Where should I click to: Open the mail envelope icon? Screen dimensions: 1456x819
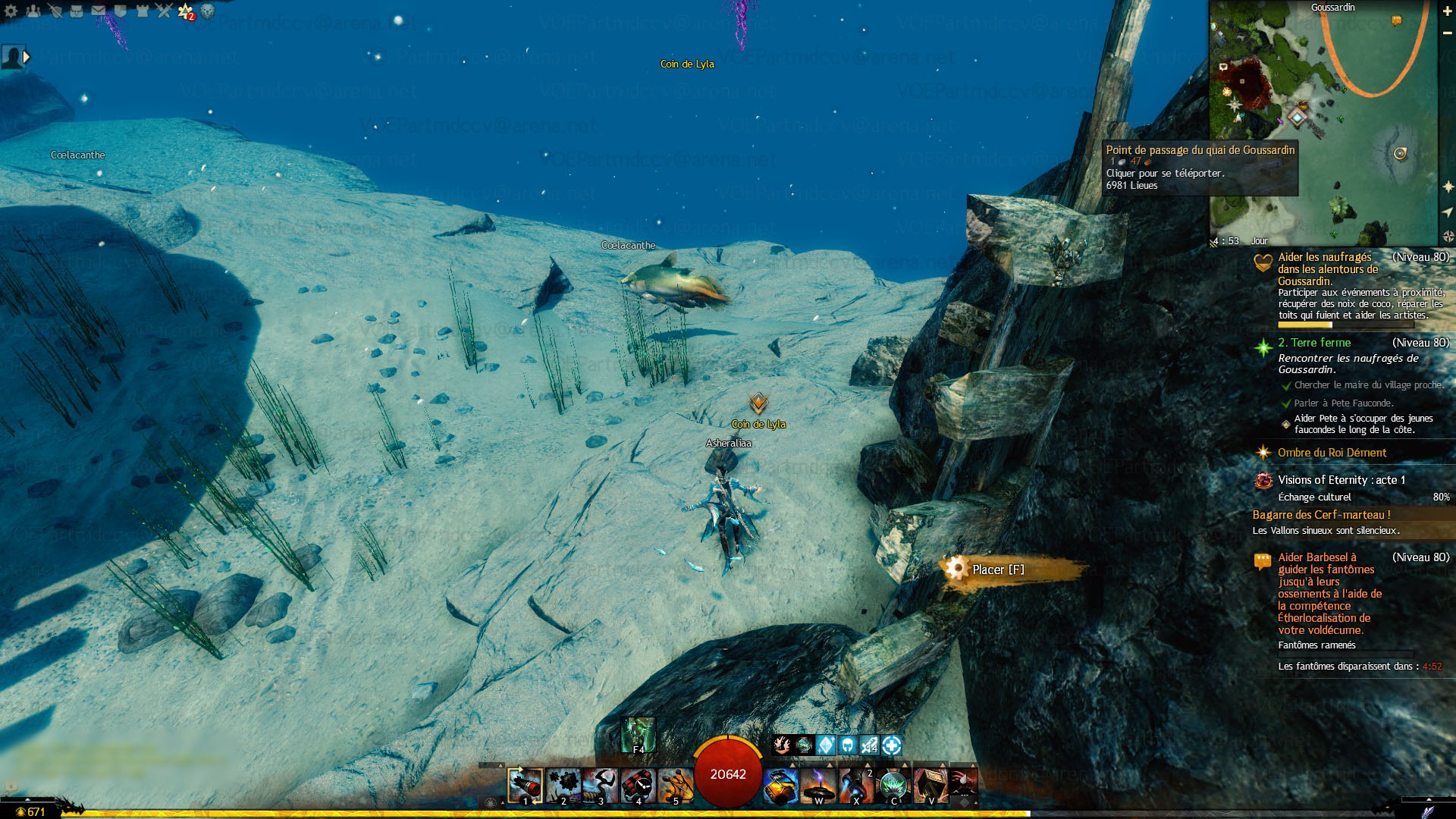click(x=99, y=11)
